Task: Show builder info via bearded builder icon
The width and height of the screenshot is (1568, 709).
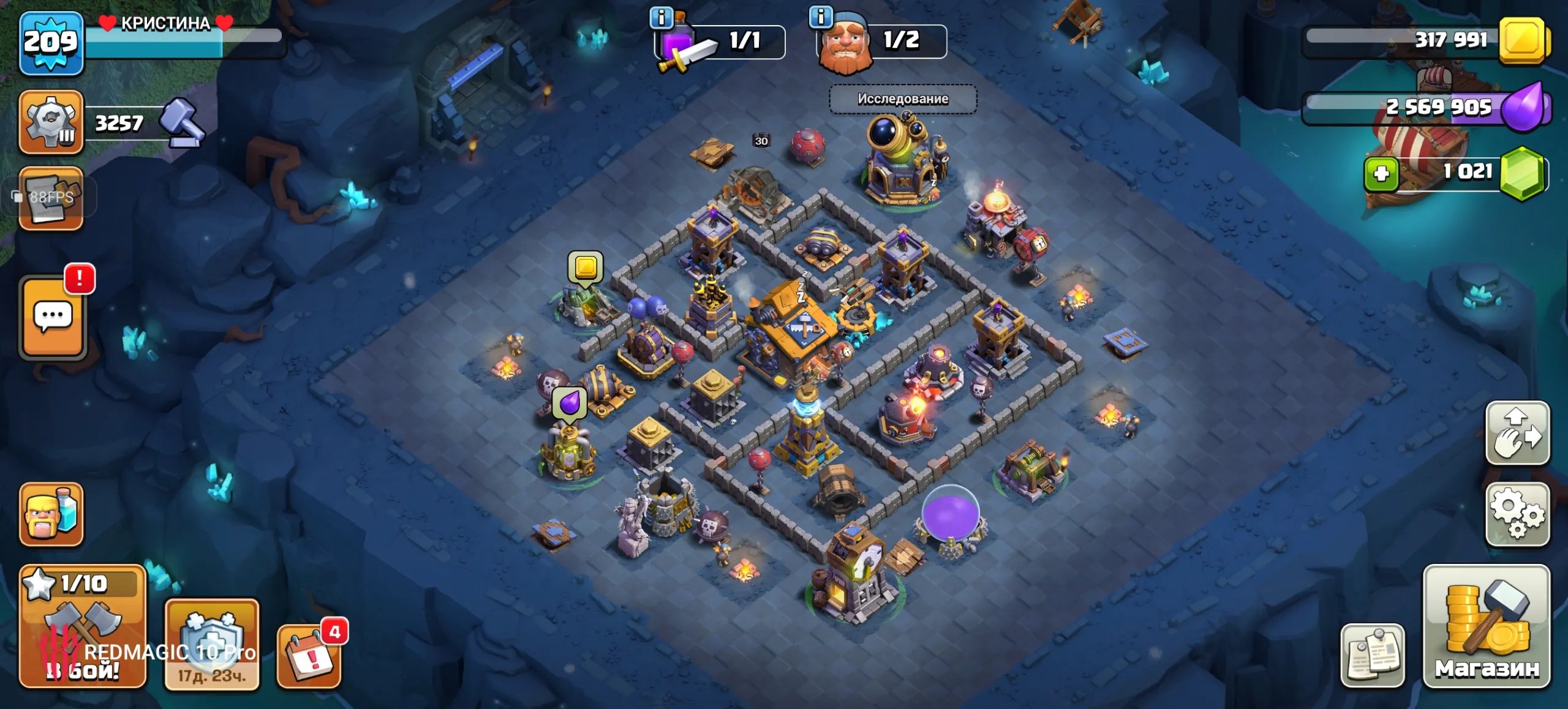Action: 820,17
